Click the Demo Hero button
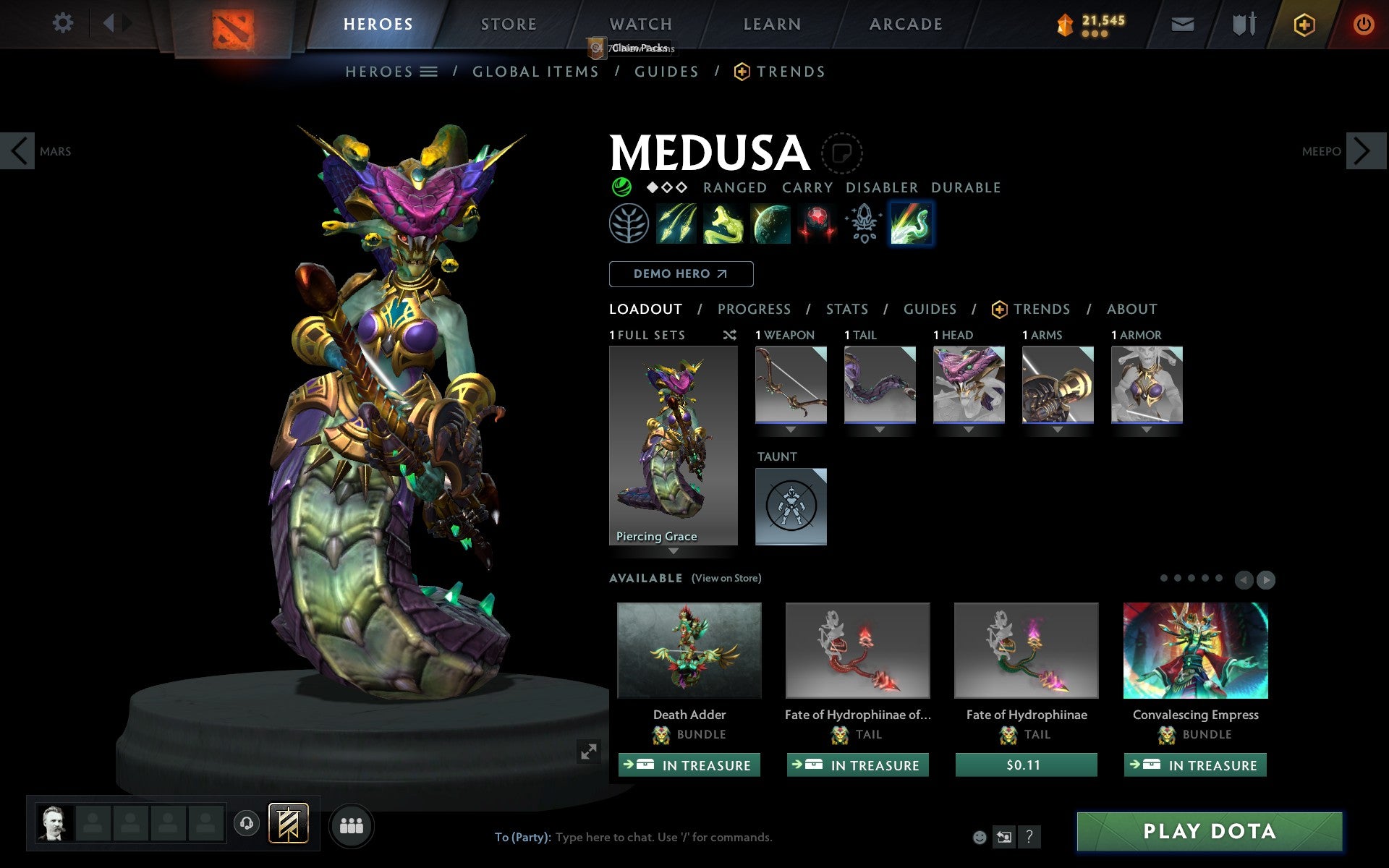The width and height of the screenshot is (1389, 868). pos(681,274)
